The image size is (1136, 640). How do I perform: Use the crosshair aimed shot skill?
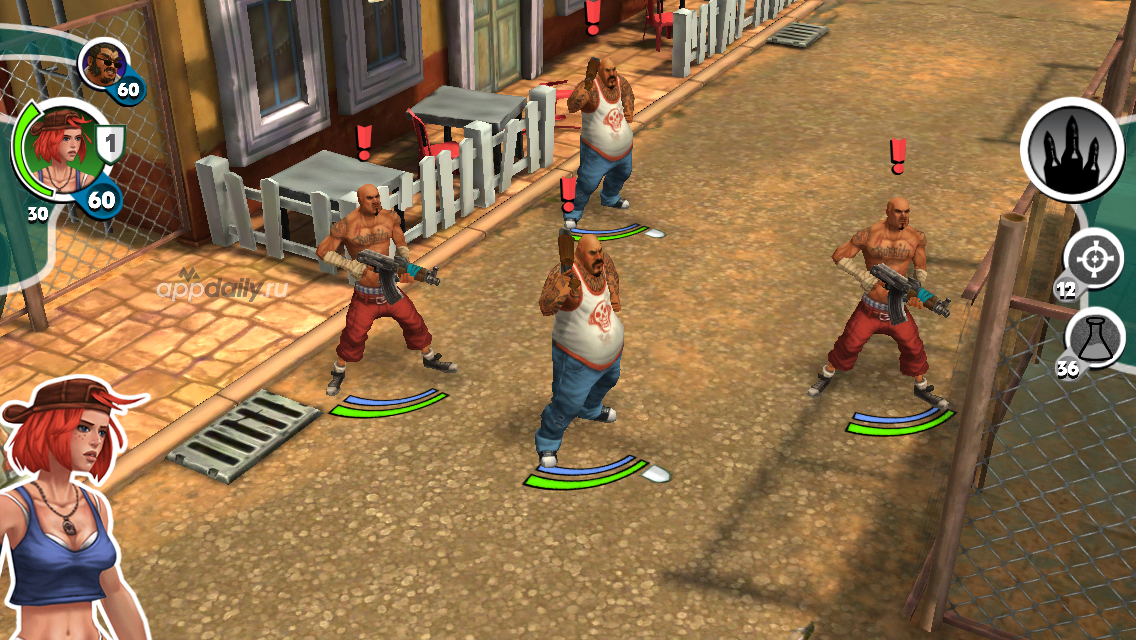tap(1093, 260)
